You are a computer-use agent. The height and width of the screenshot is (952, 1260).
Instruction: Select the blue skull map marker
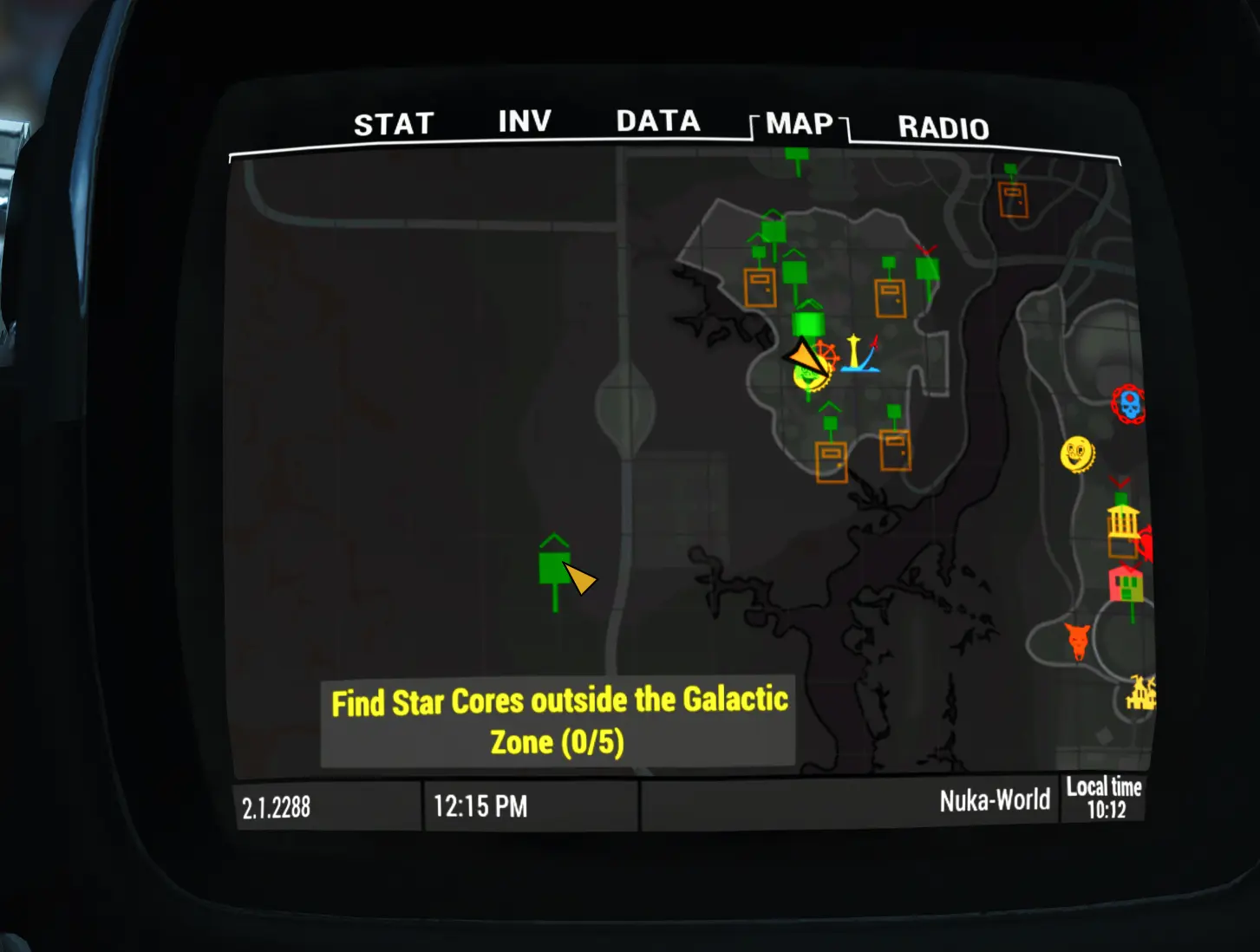pyautogui.click(x=1128, y=405)
